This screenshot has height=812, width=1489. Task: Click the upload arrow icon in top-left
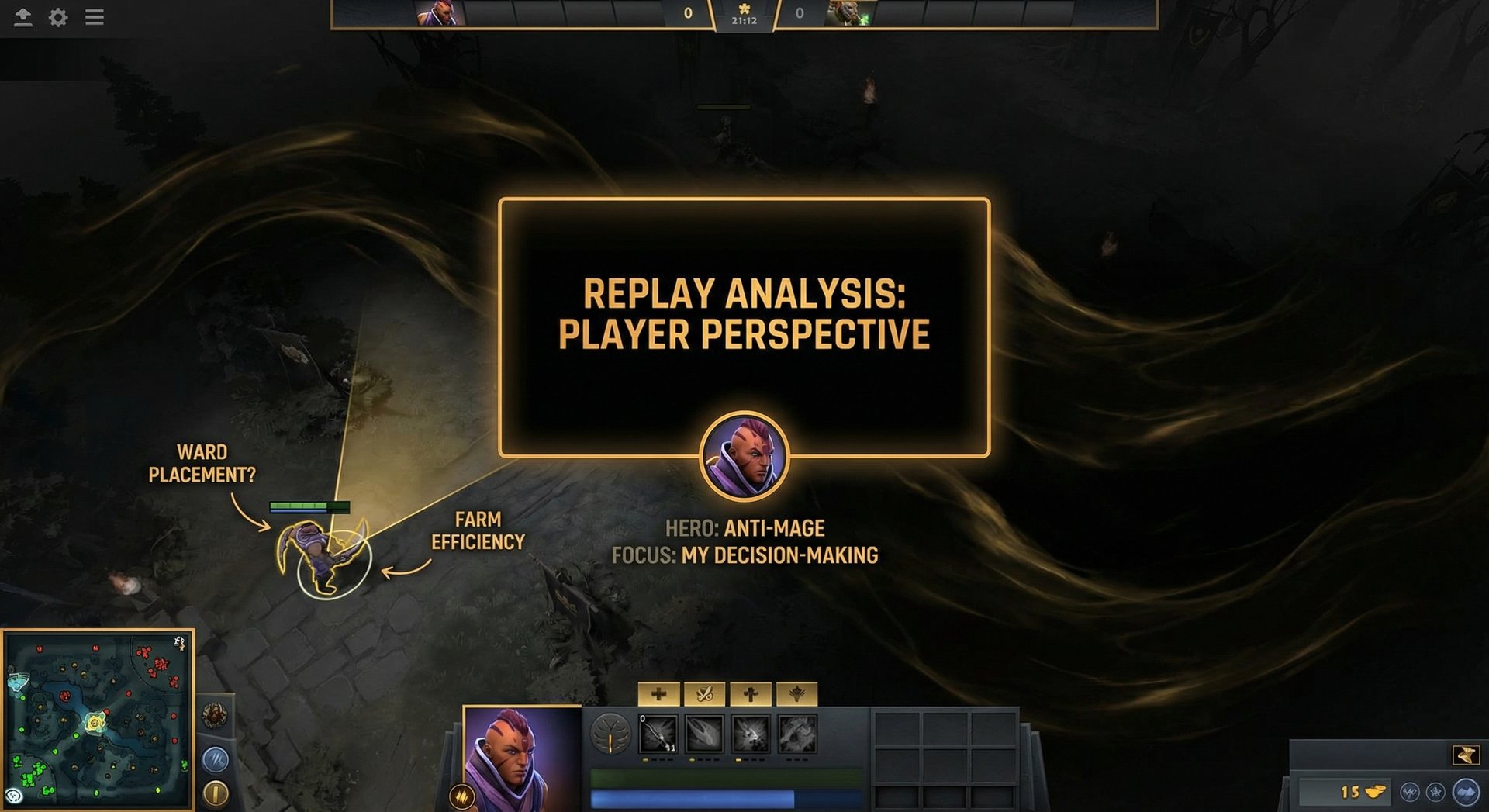(x=22, y=17)
